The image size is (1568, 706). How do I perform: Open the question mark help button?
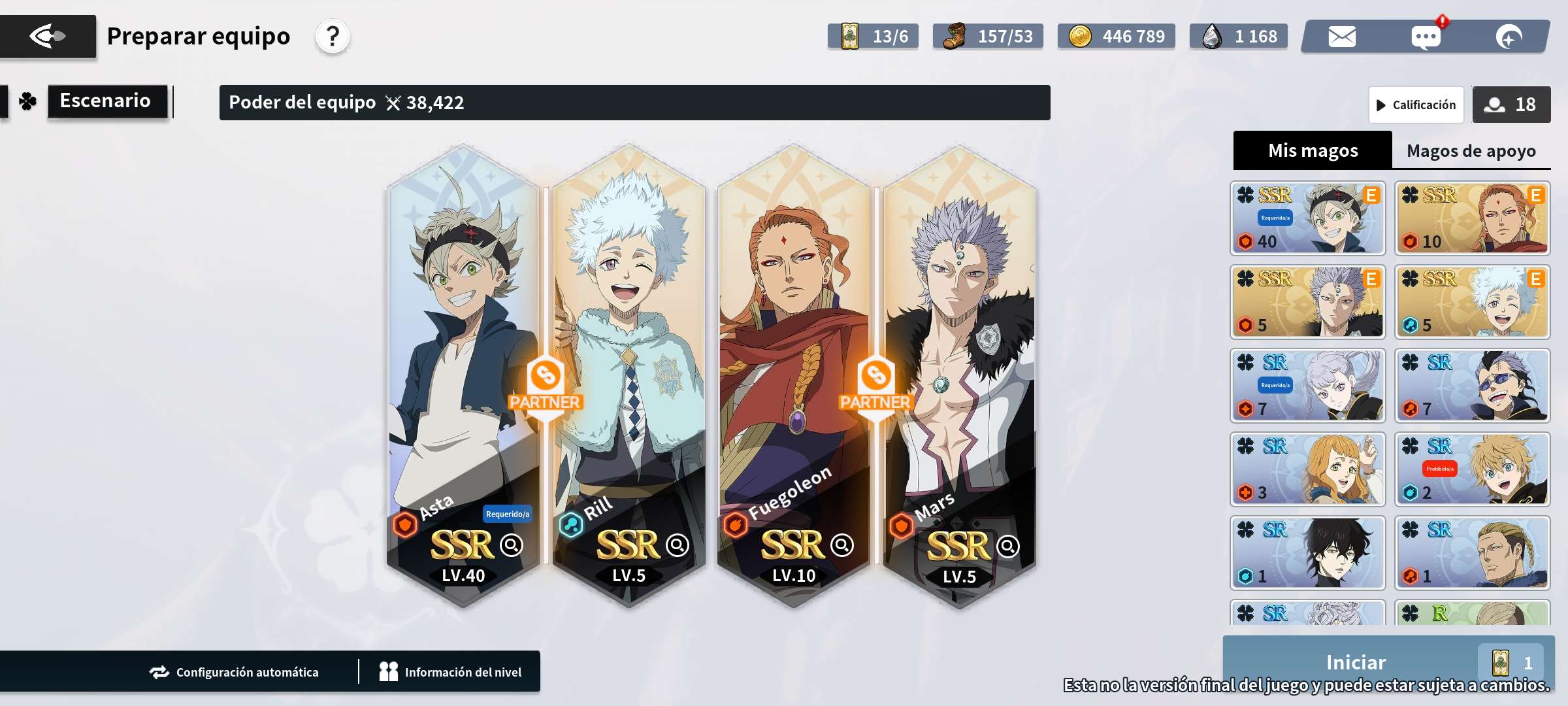pyautogui.click(x=333, y=37)
